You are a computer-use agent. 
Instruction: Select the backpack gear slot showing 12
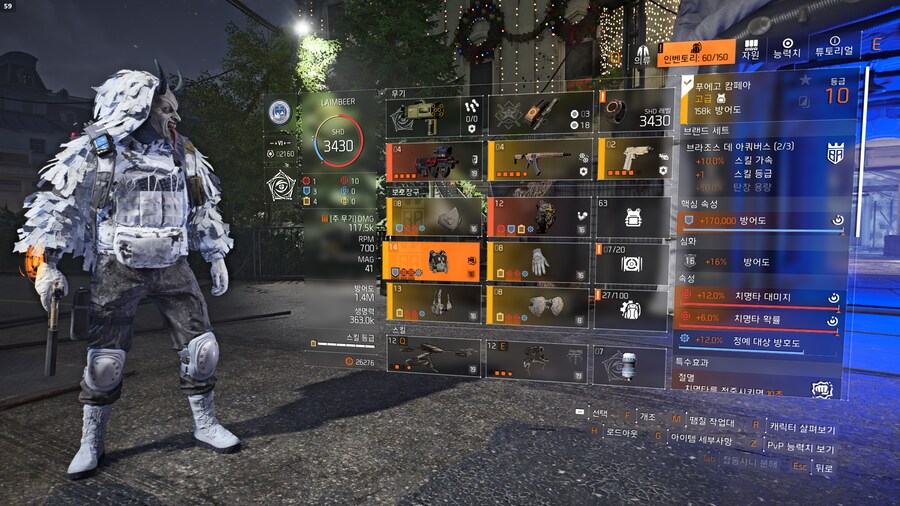coord(538,217)
